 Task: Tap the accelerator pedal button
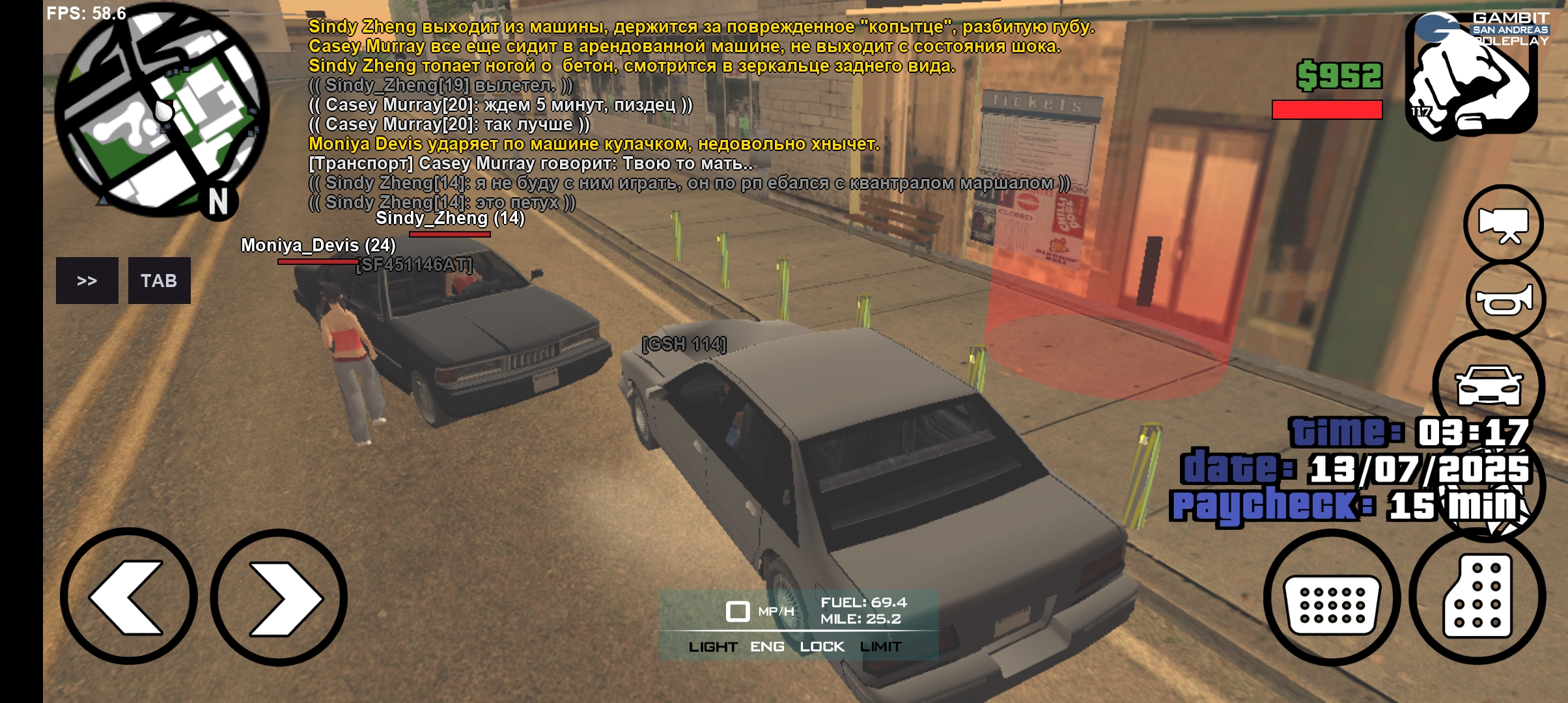pos(1477,597)
